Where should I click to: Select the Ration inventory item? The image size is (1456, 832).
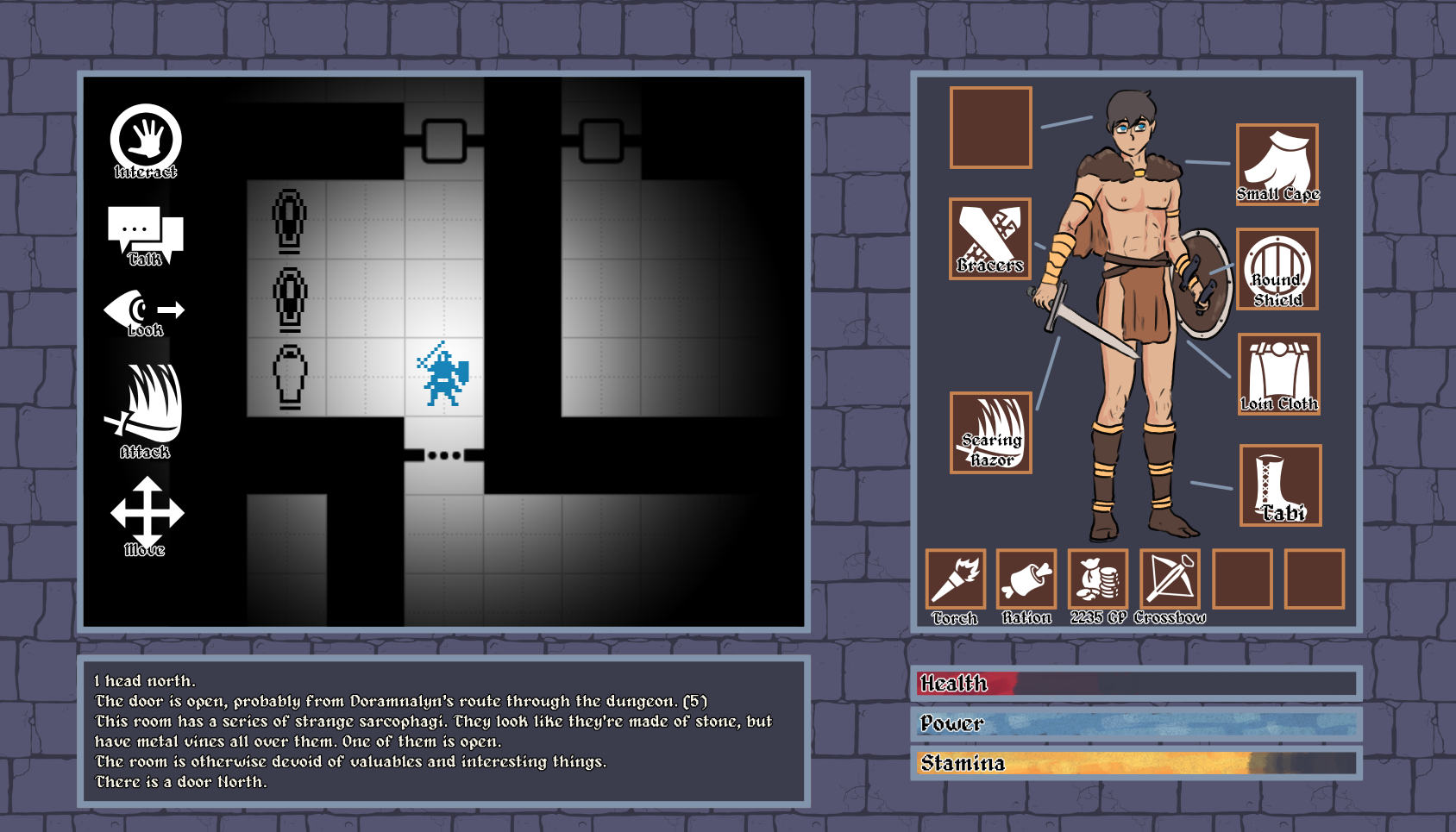[x=1026, y=579]
